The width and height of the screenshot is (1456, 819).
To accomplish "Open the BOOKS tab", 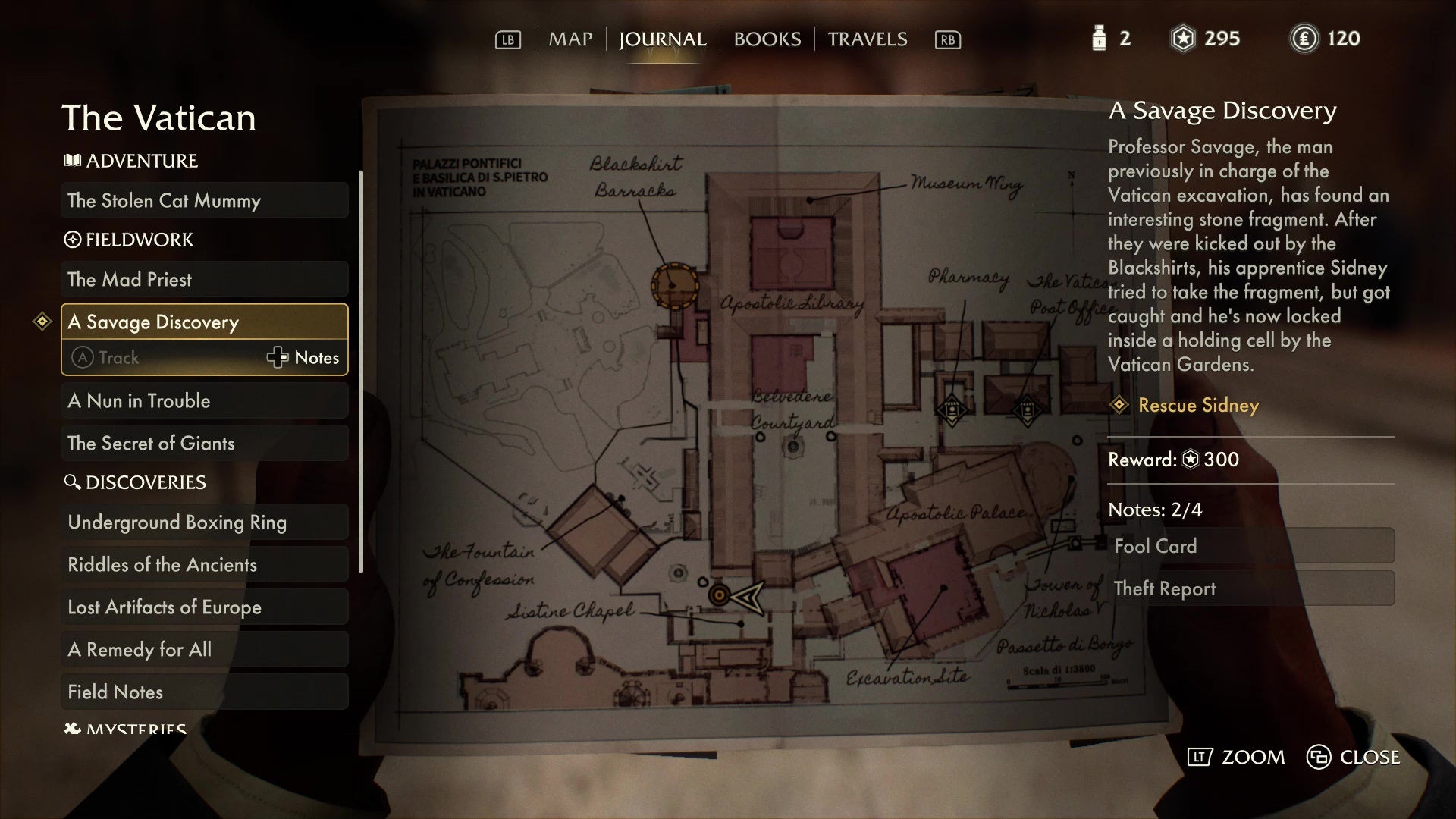I will pos(766,39).
